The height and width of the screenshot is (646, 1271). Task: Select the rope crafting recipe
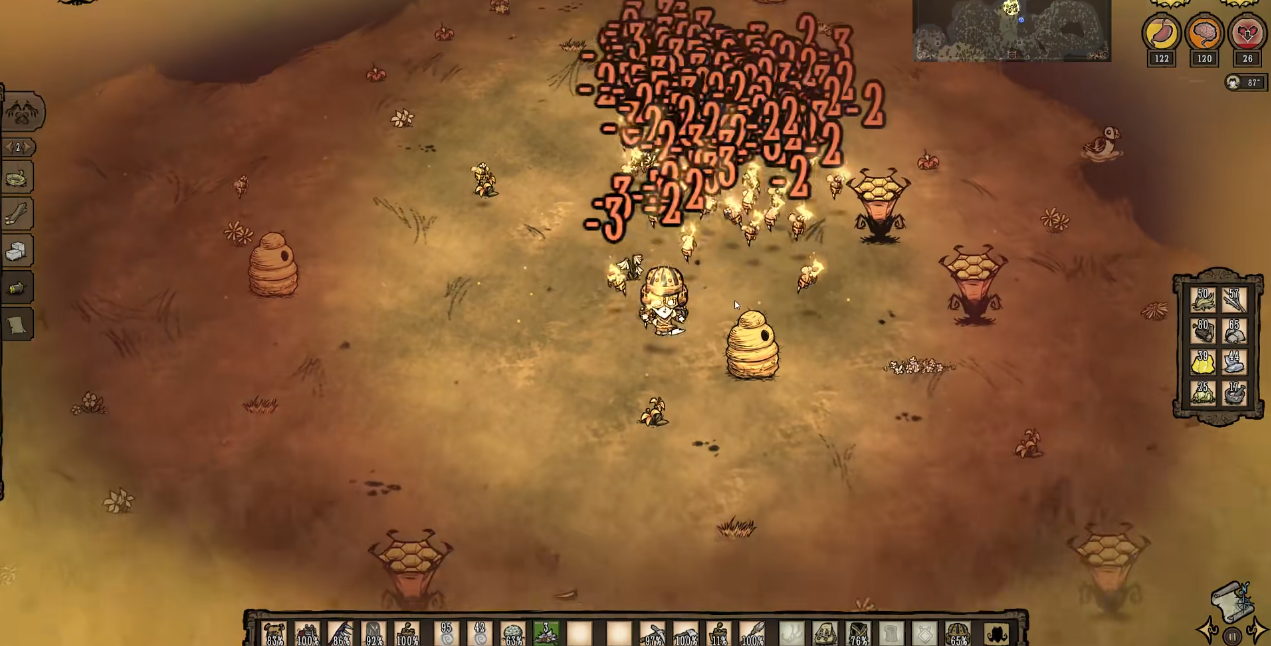point(18,179)
